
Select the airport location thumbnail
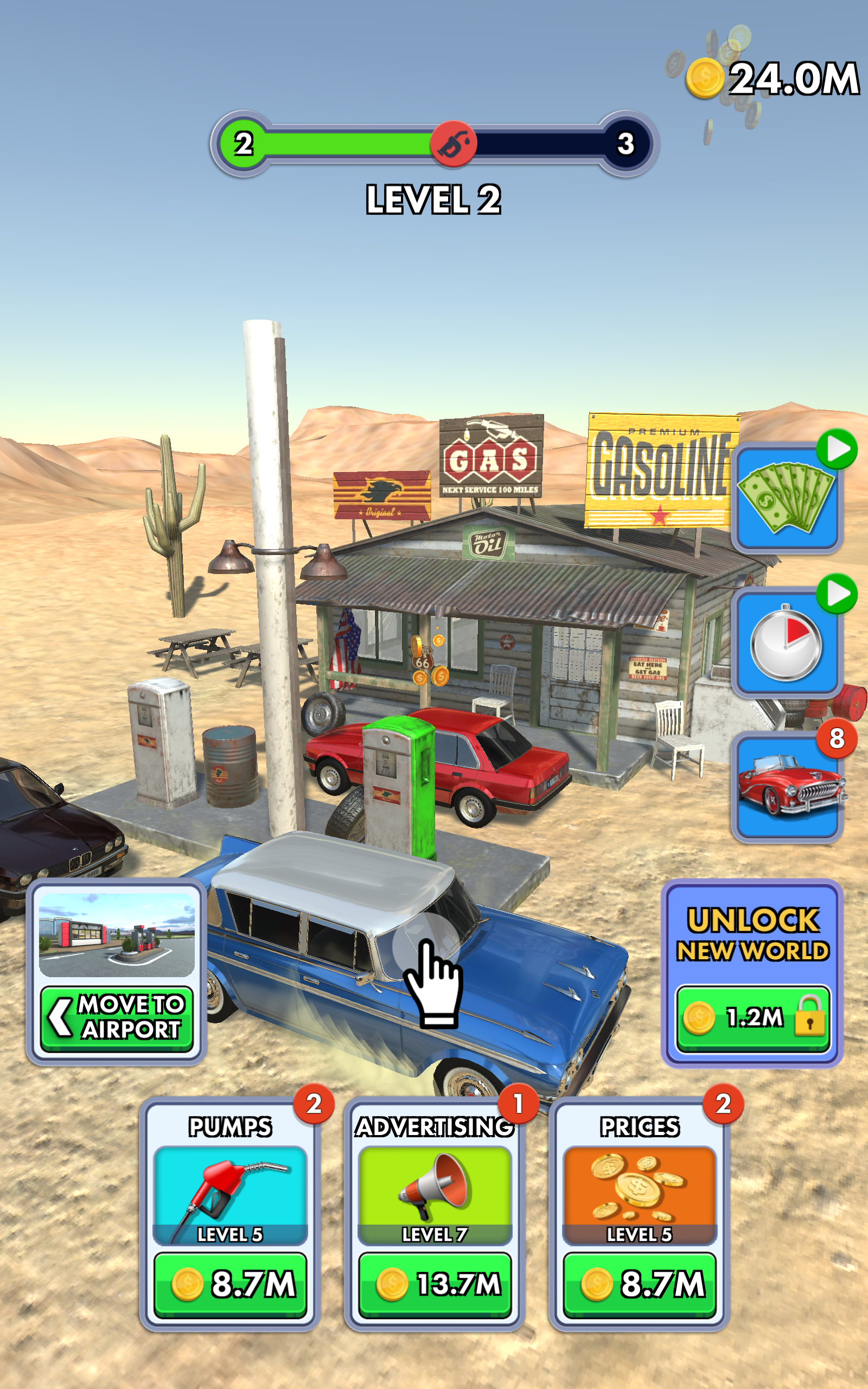point(117,935)
